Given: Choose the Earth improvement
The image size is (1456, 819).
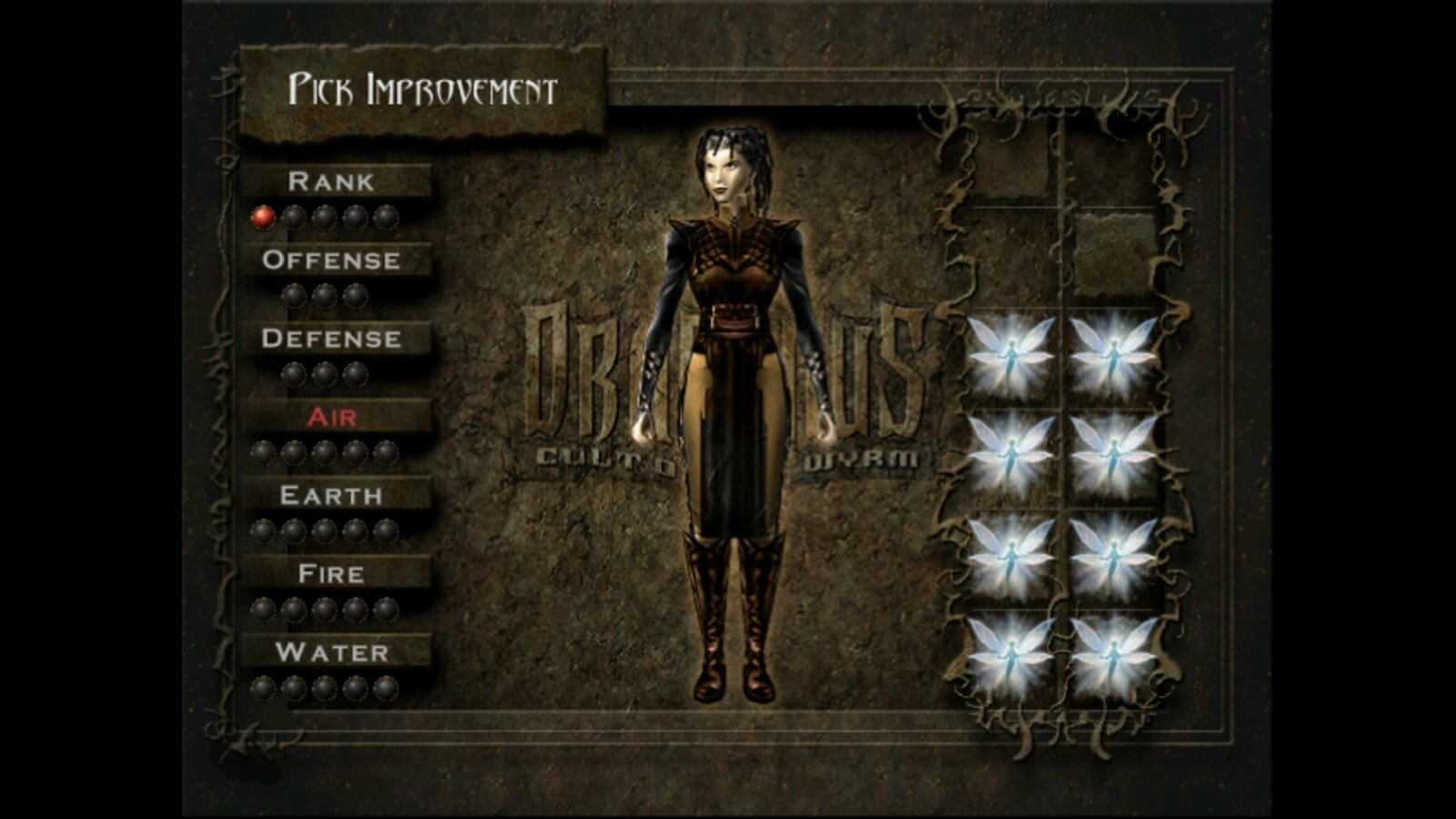Looking at the screenshot, I should coord(331,495).
